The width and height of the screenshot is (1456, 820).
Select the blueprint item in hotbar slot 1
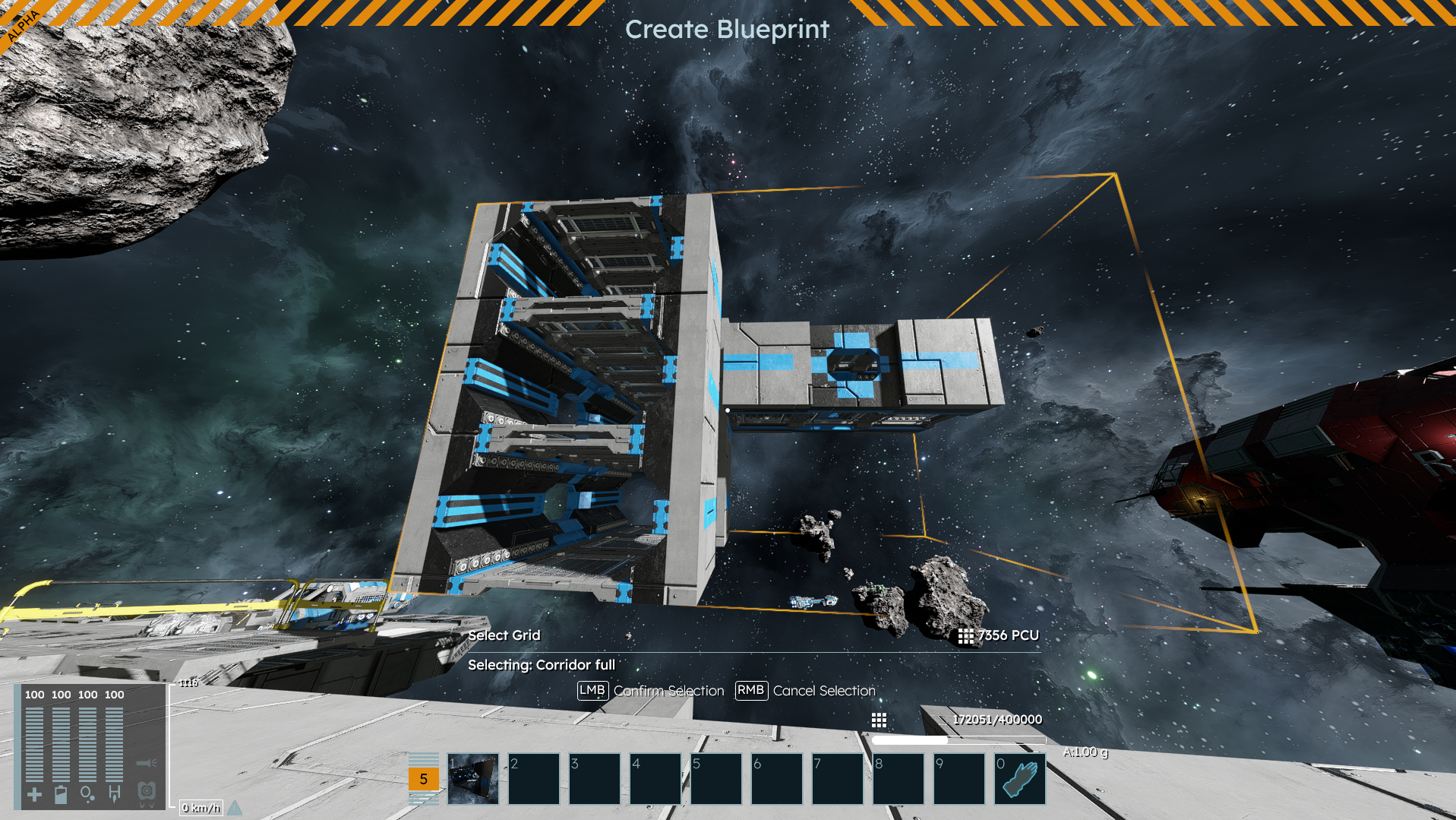pos(473,779)
